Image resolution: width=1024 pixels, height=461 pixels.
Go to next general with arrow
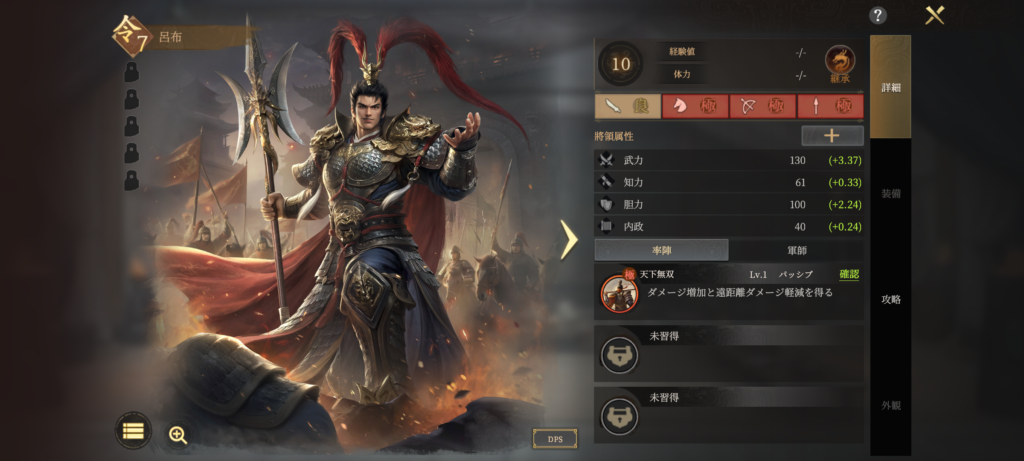tap(568, 239)
